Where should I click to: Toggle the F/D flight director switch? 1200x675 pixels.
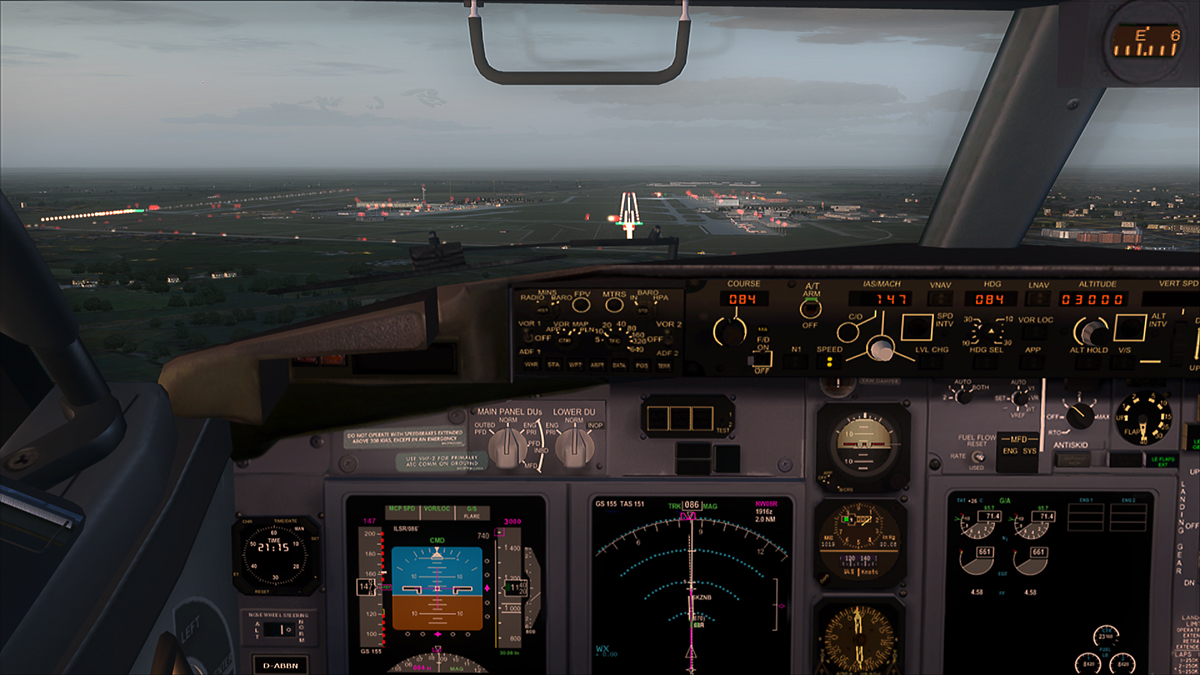click(x=762, y=359)
